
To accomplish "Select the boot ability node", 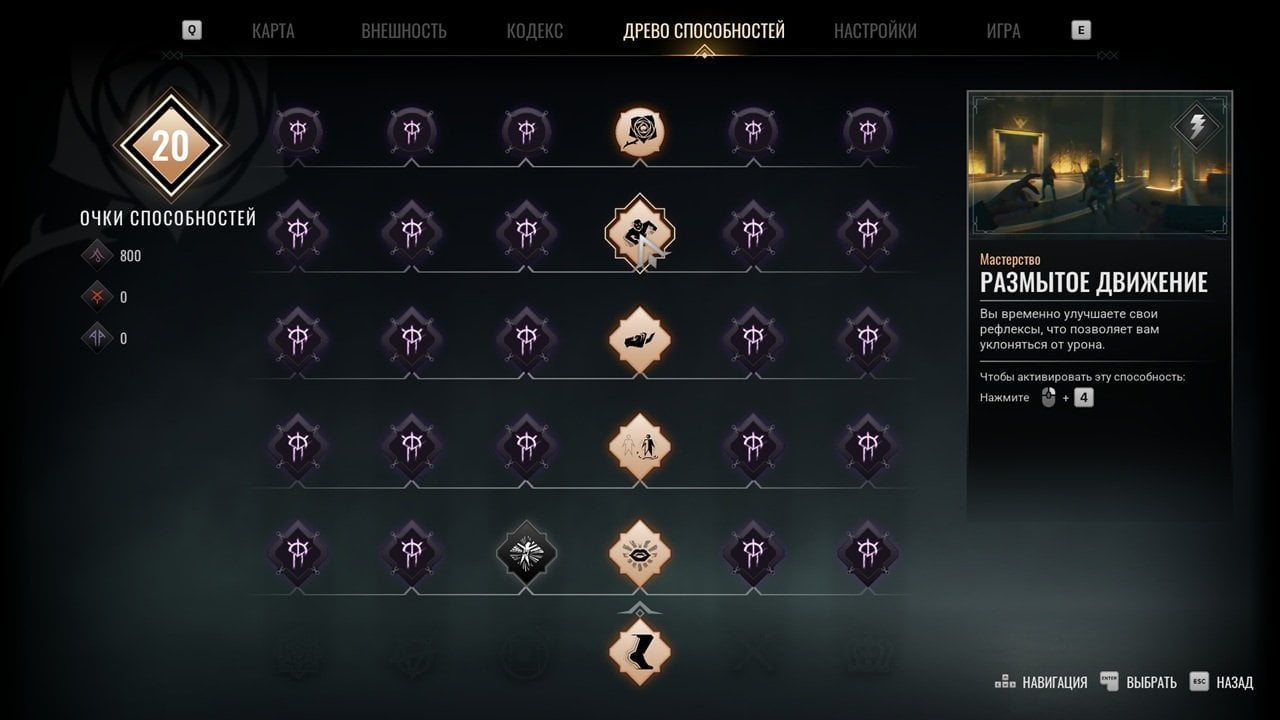I will pos(640,651).
